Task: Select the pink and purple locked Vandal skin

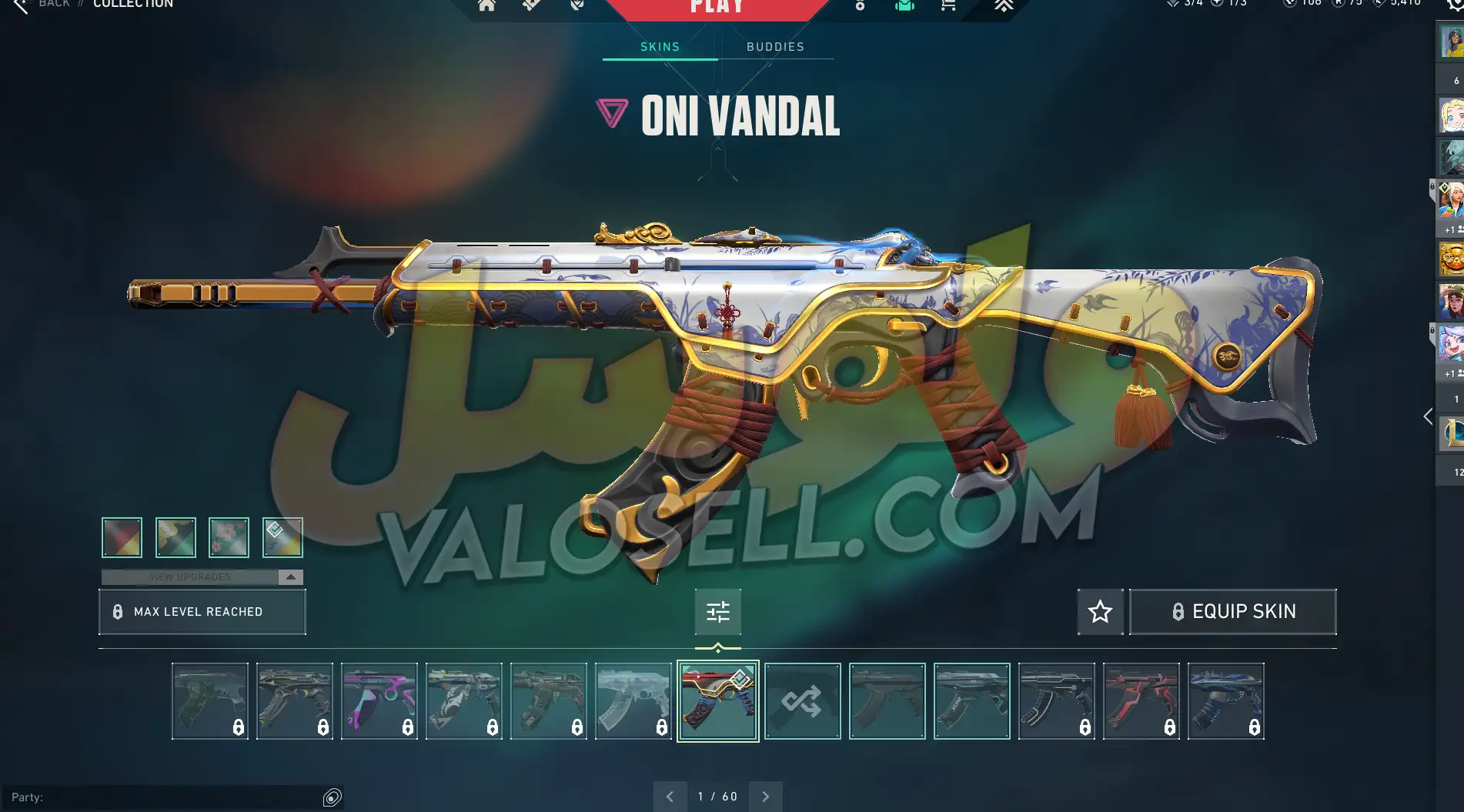Action: point(379,701)
